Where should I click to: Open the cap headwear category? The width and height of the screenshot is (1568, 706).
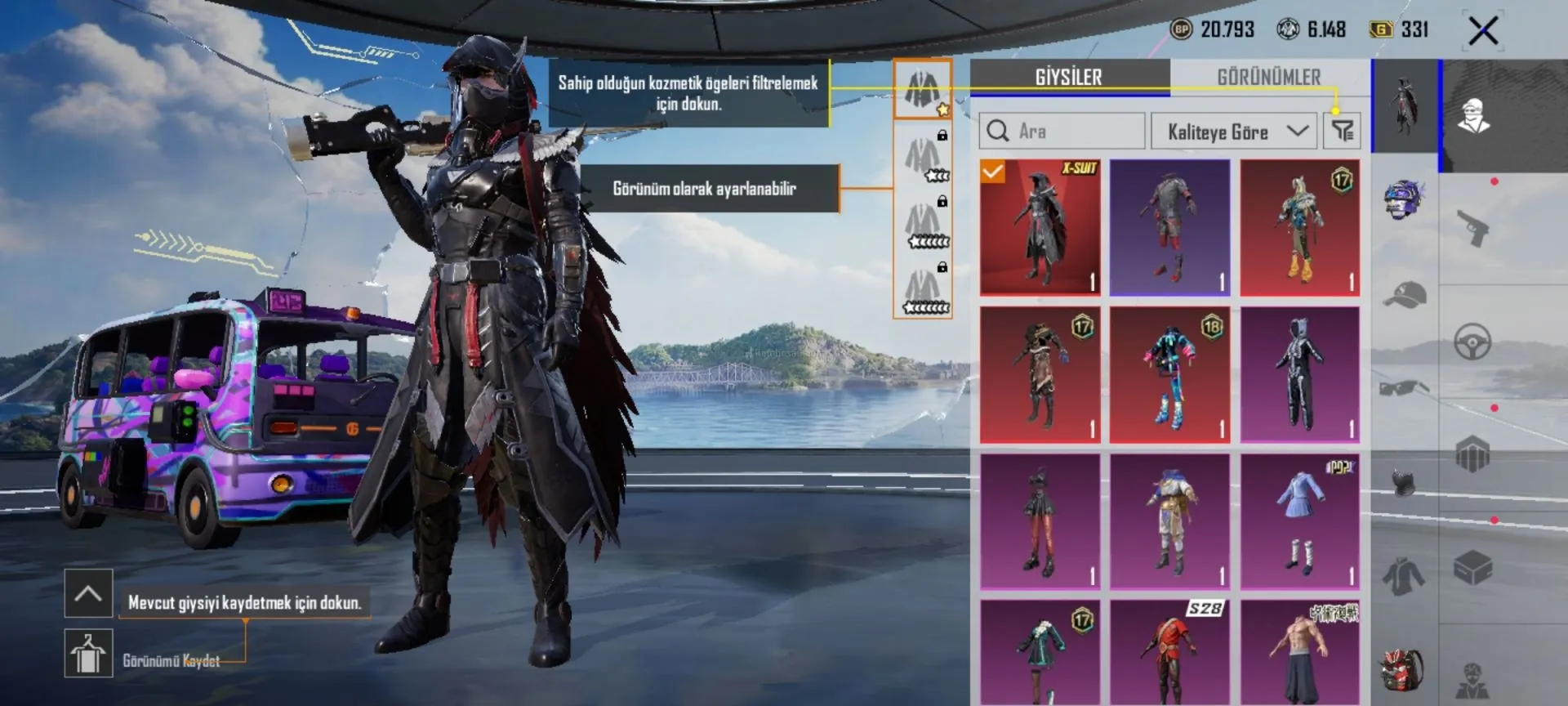pos(1404,294)
